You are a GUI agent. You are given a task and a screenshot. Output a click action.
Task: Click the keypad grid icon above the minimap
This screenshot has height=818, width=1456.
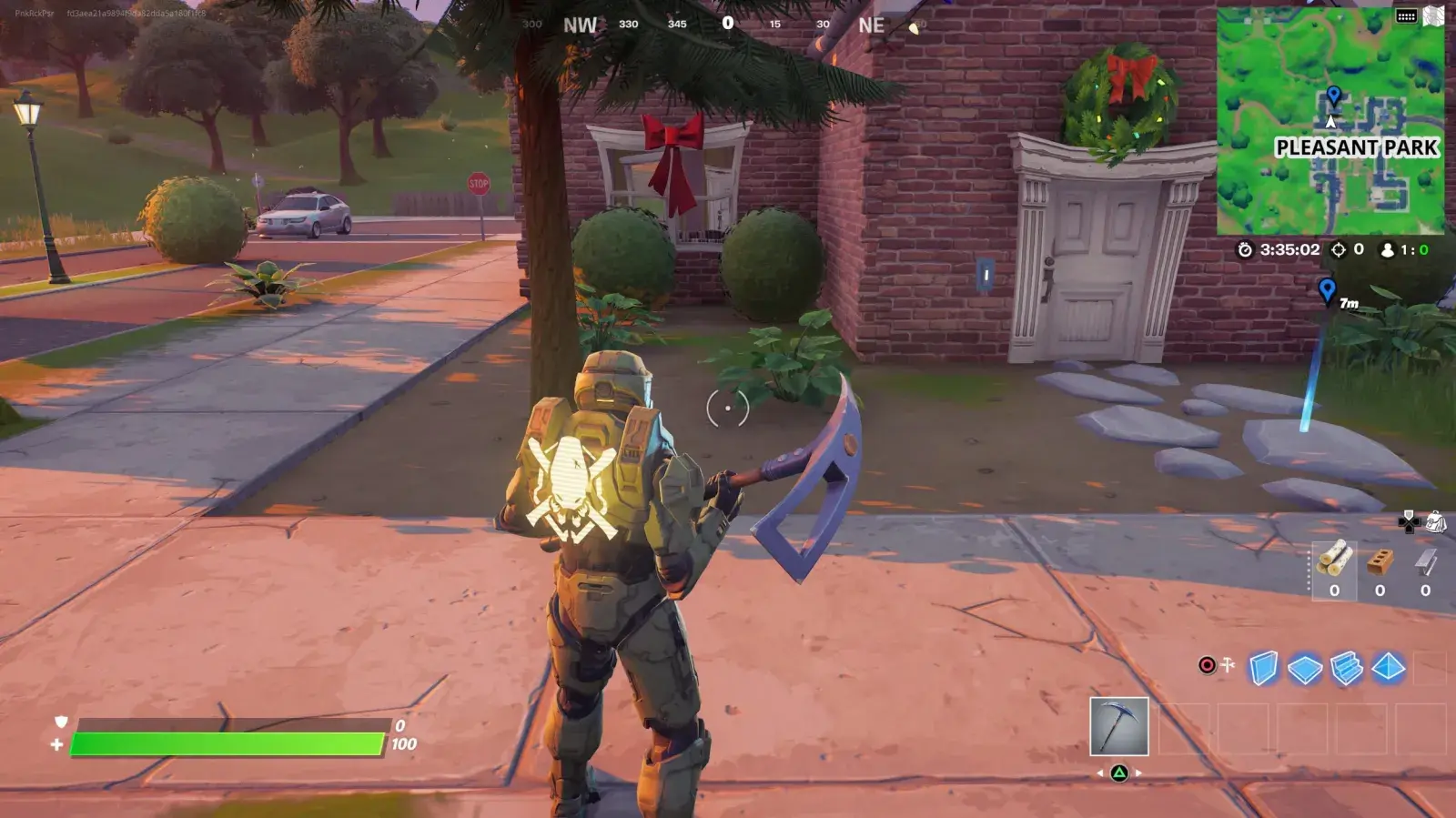pos(1407,15)
